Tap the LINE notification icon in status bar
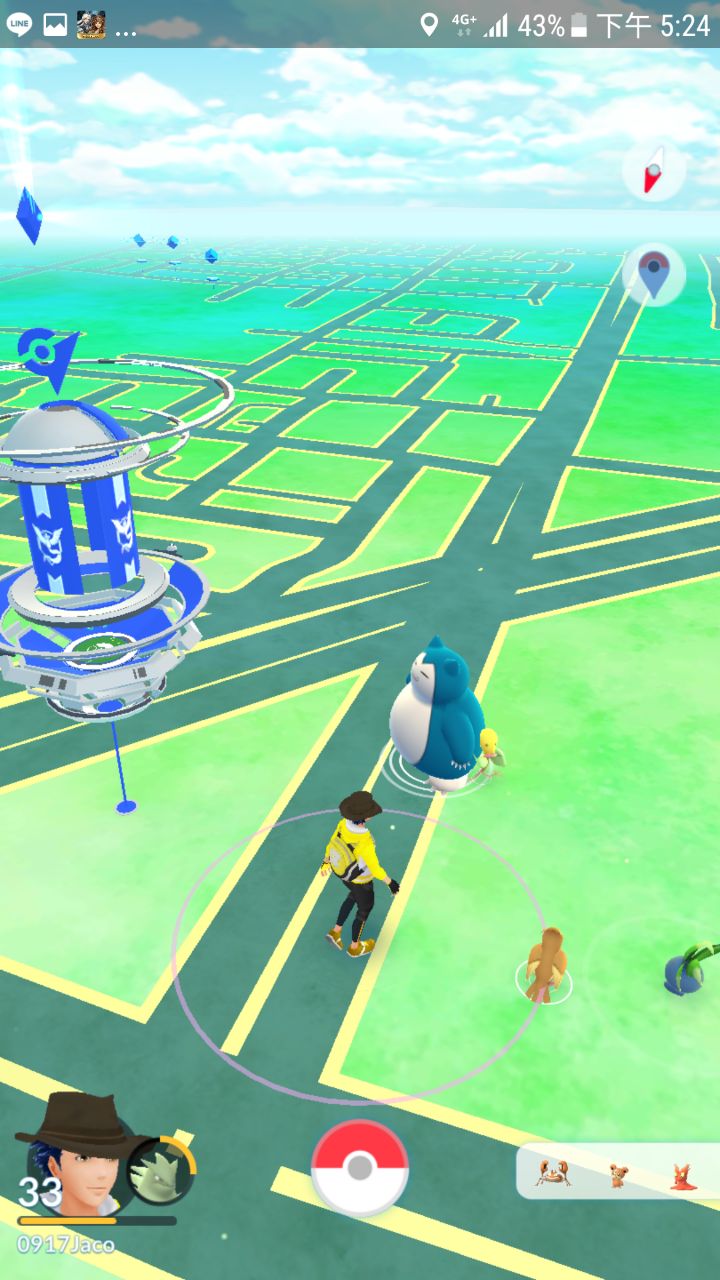Viewport: 720px width, 1280px height. pyautogui.click(x=19, y=24)
